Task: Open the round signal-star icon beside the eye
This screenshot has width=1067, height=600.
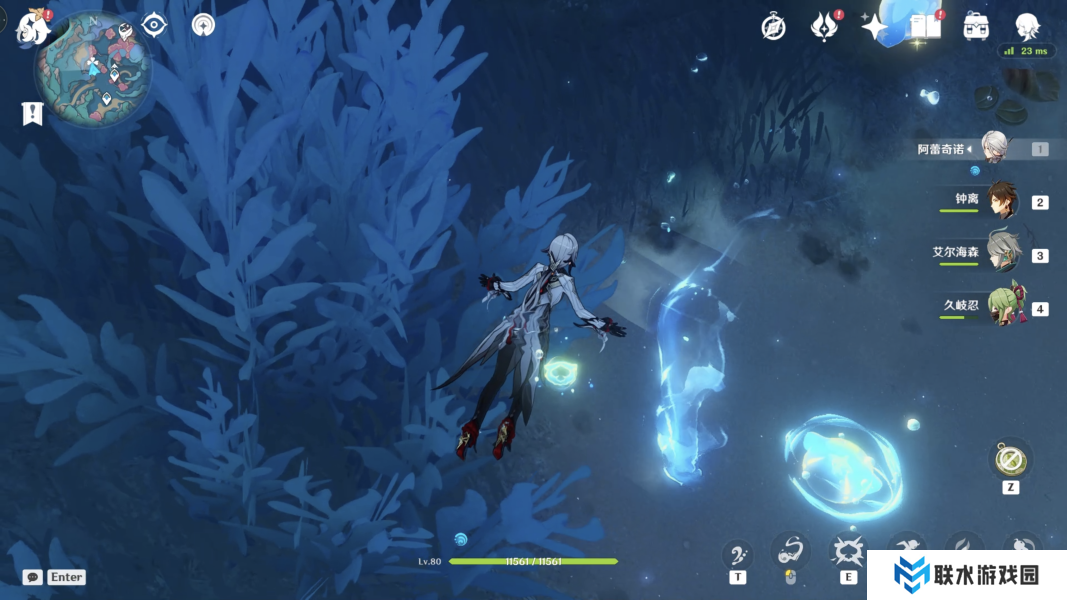Action: pos(203,25)
